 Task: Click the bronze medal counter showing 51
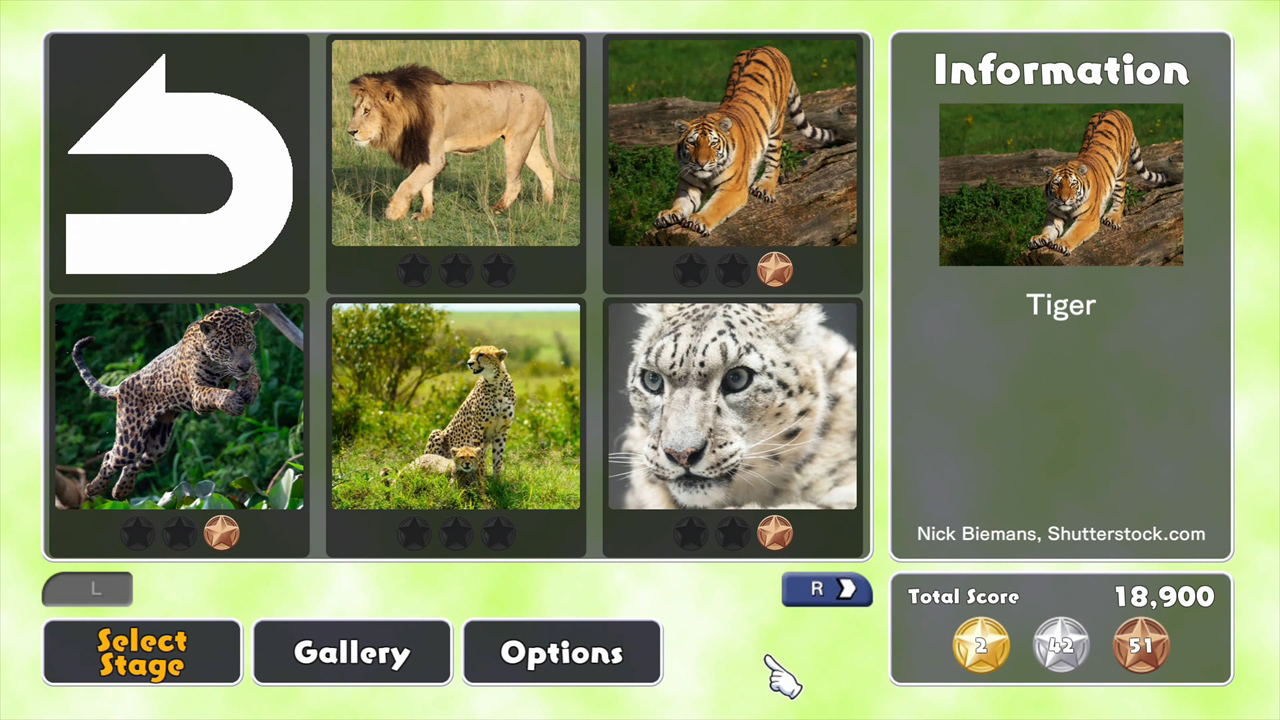click(1142, 645)
